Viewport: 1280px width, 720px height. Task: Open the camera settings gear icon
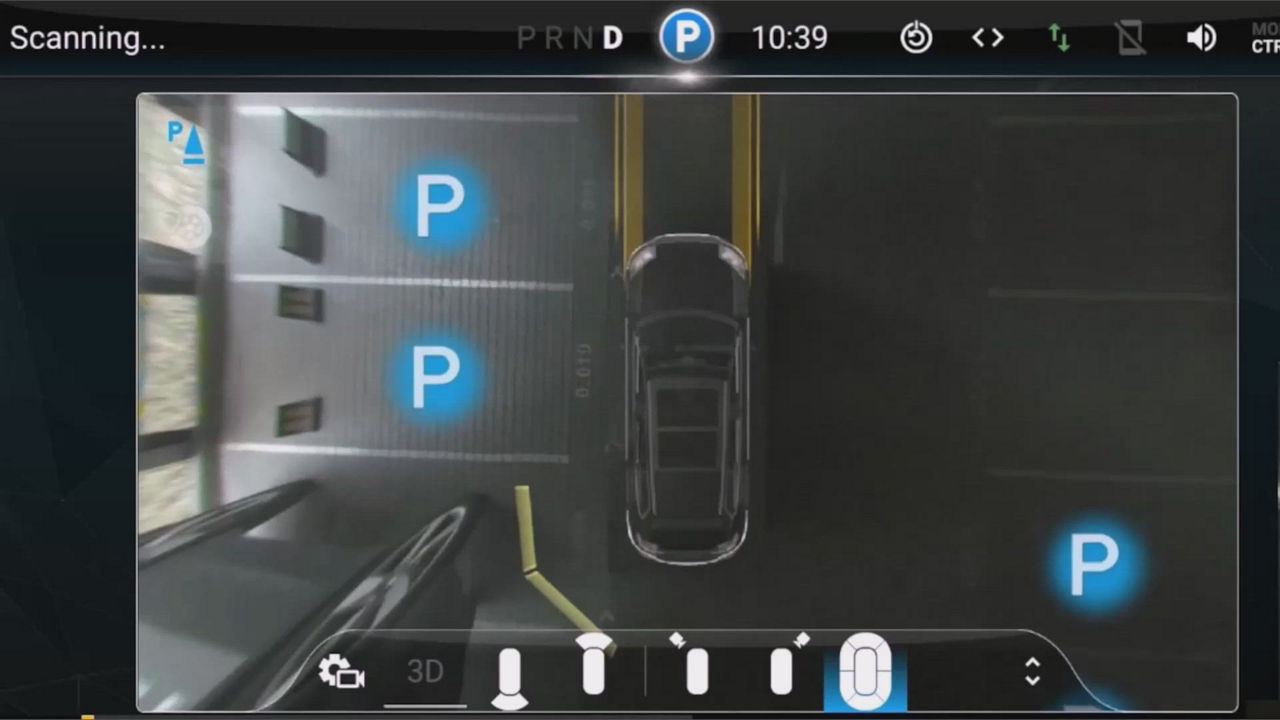343,672
